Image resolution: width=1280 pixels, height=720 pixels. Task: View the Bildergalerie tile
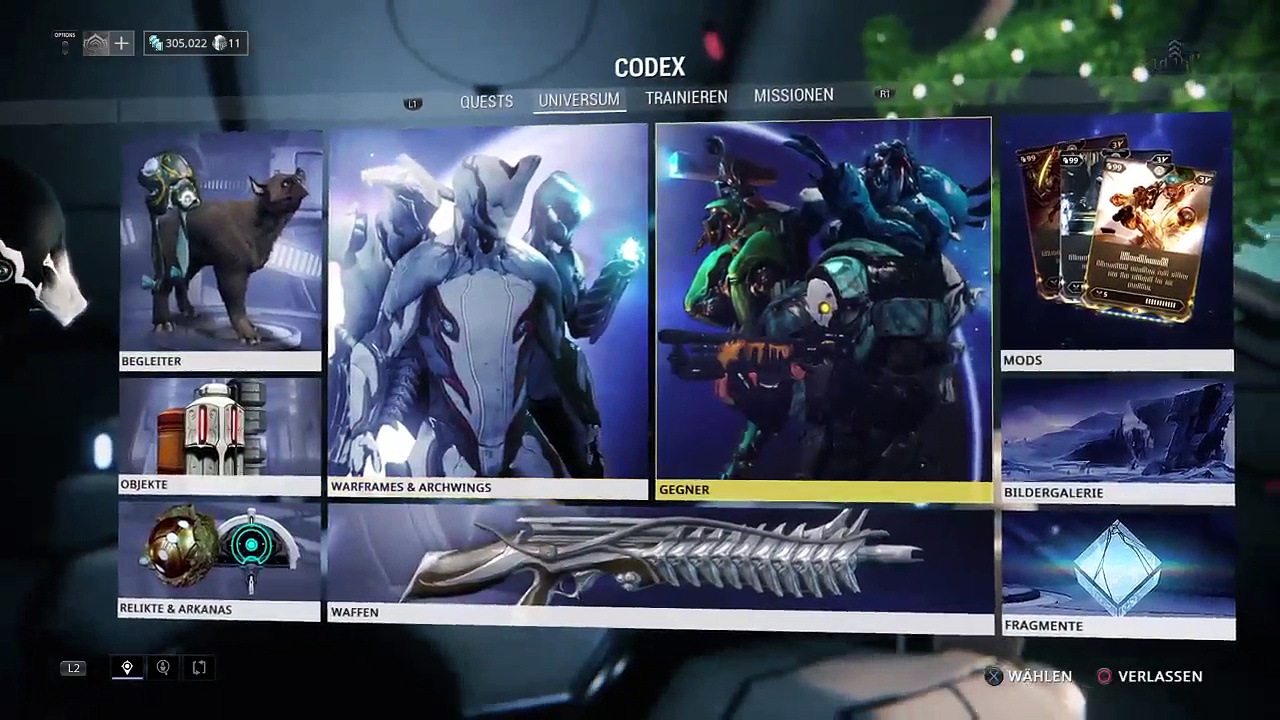click(1118, 440)
